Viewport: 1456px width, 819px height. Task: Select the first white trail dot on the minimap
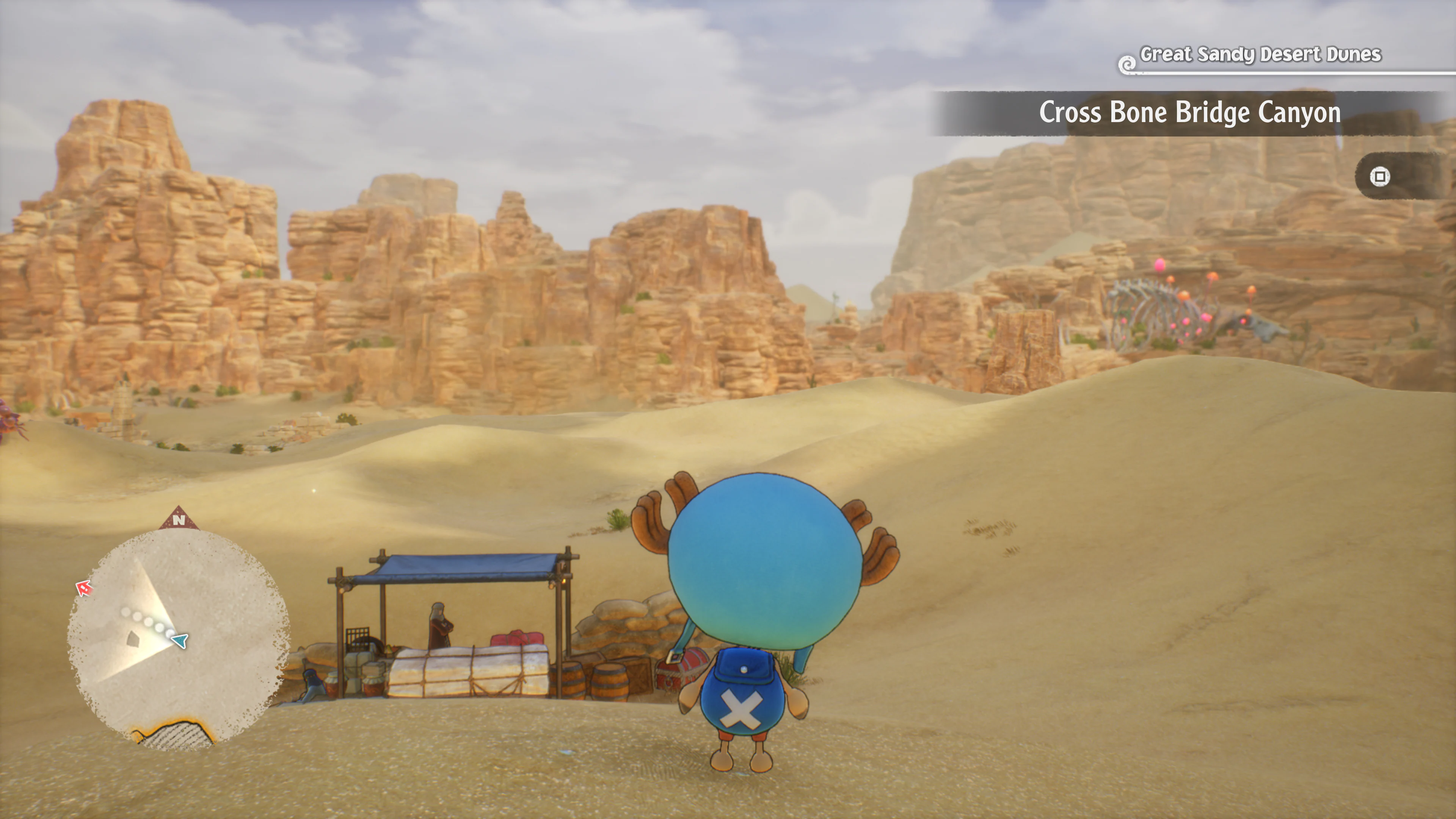(126, 612)
